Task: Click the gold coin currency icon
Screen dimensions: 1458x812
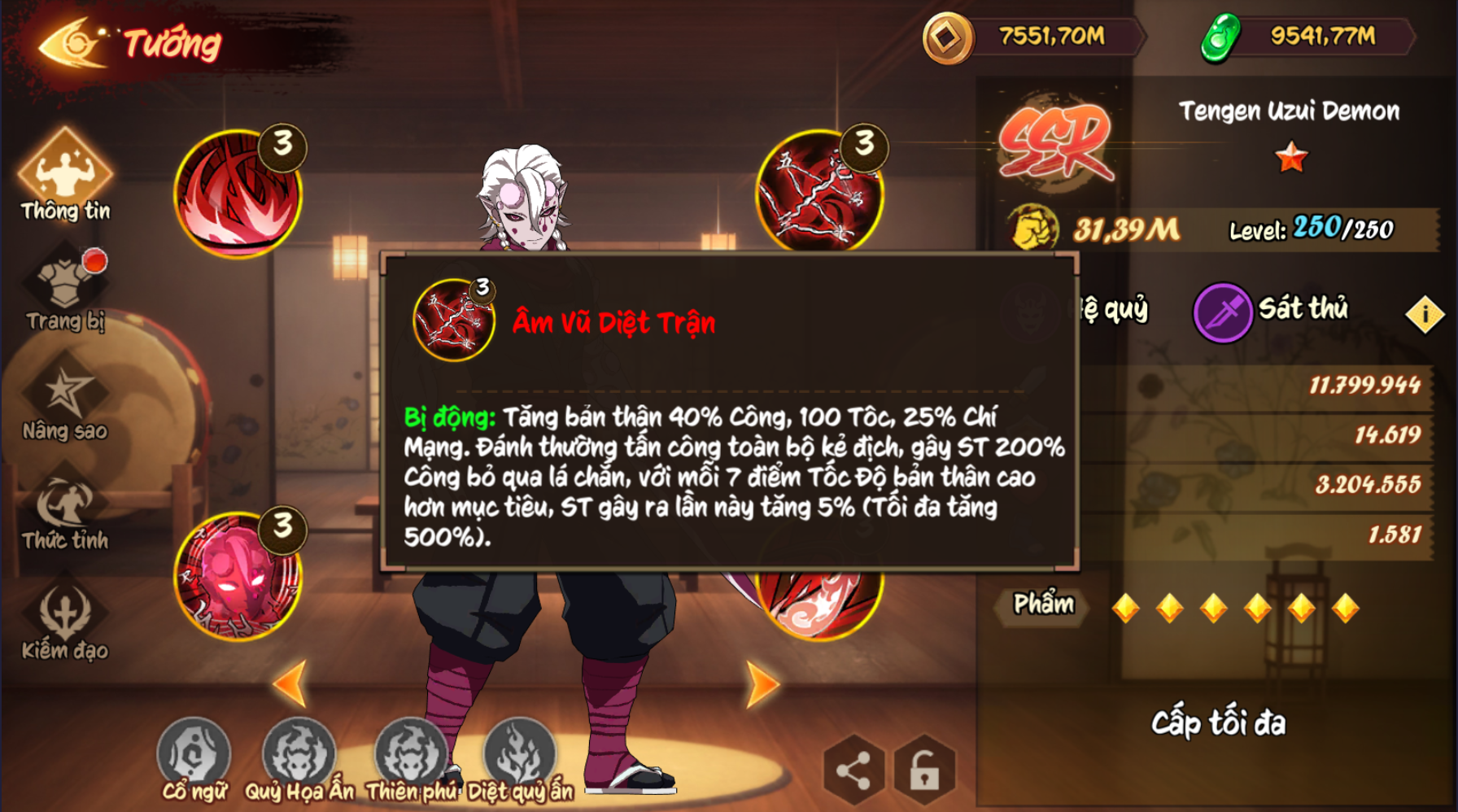Action: pyautogui.click(x=948, y=38)
